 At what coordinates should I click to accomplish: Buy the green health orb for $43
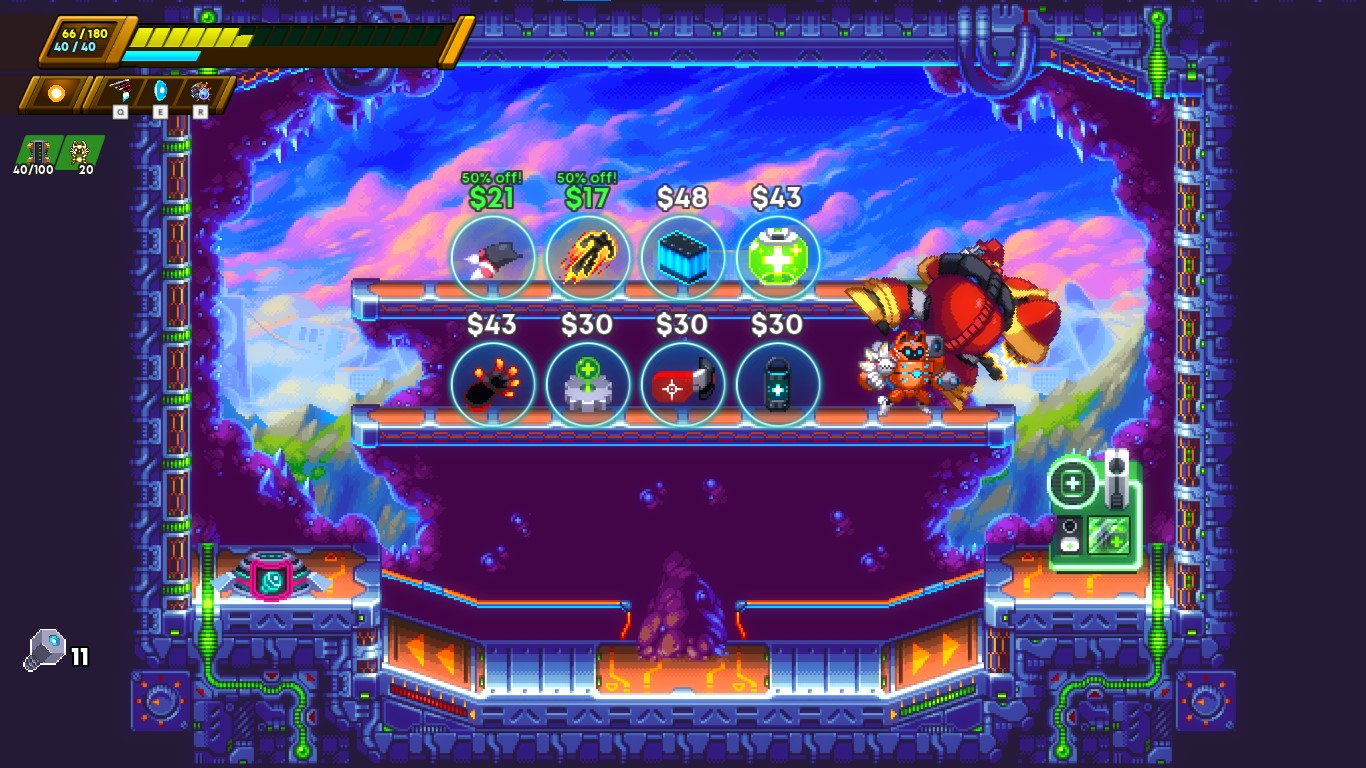(778, 258)
